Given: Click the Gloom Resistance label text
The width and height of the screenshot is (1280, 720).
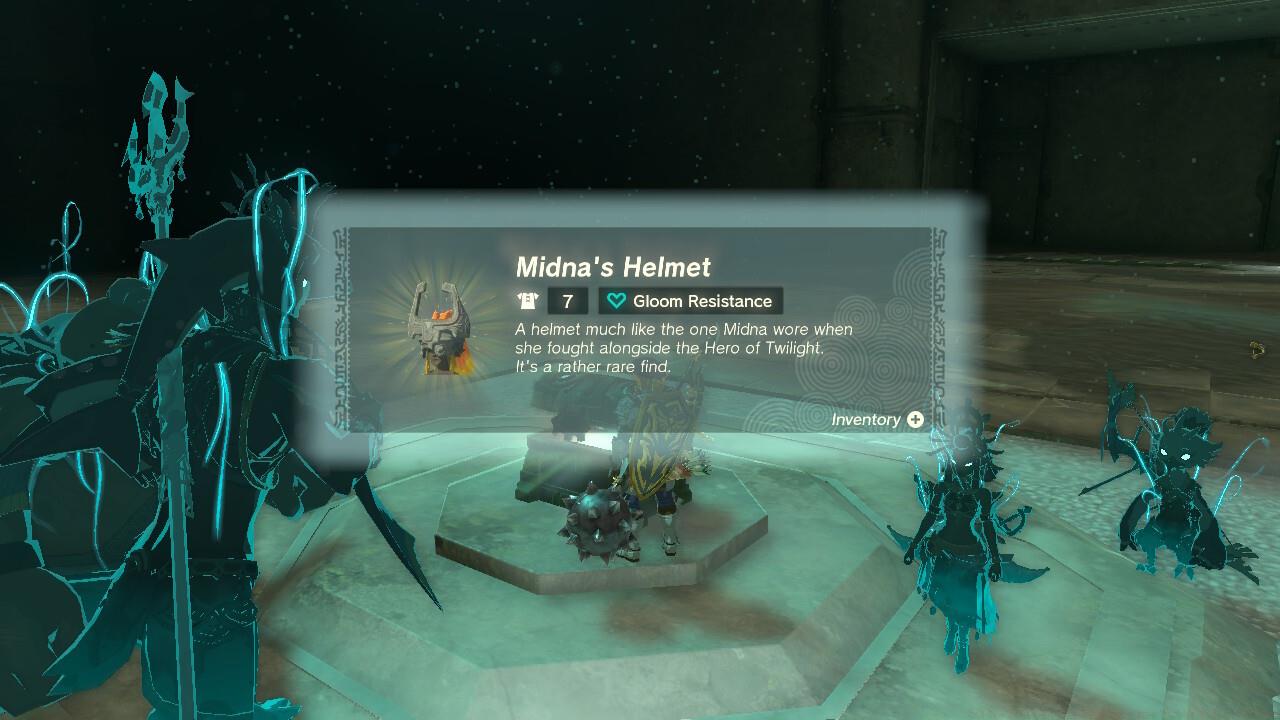Looking at the screenshot, I should 702,300.
